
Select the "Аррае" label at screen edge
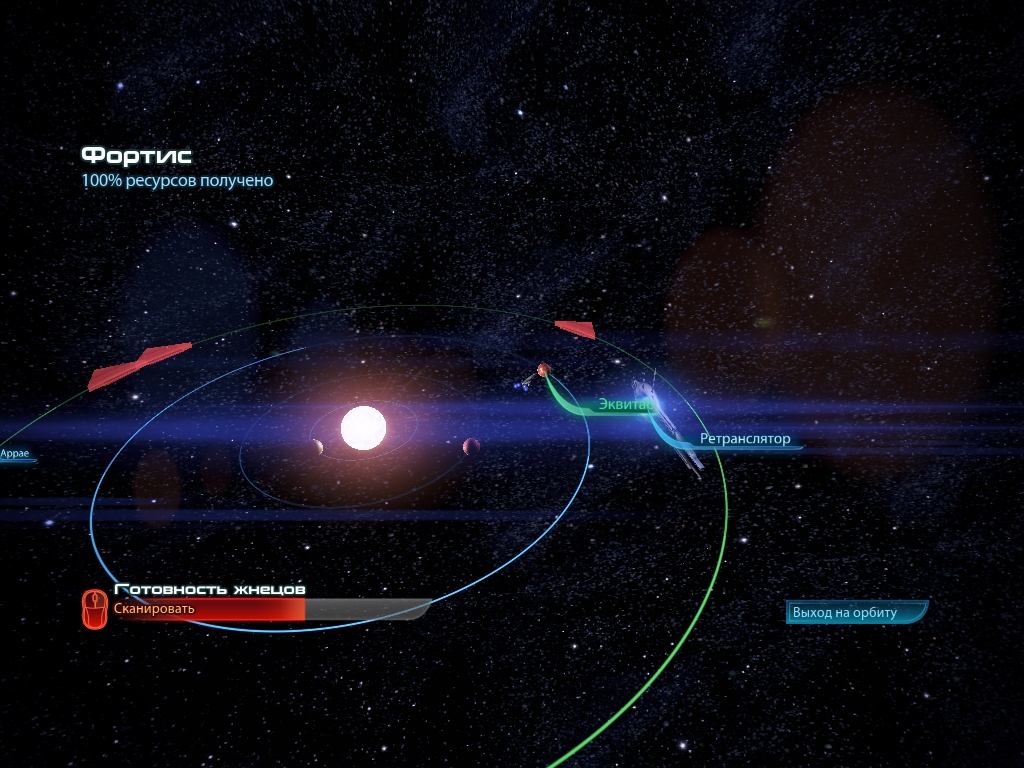(x=15, y=454)
